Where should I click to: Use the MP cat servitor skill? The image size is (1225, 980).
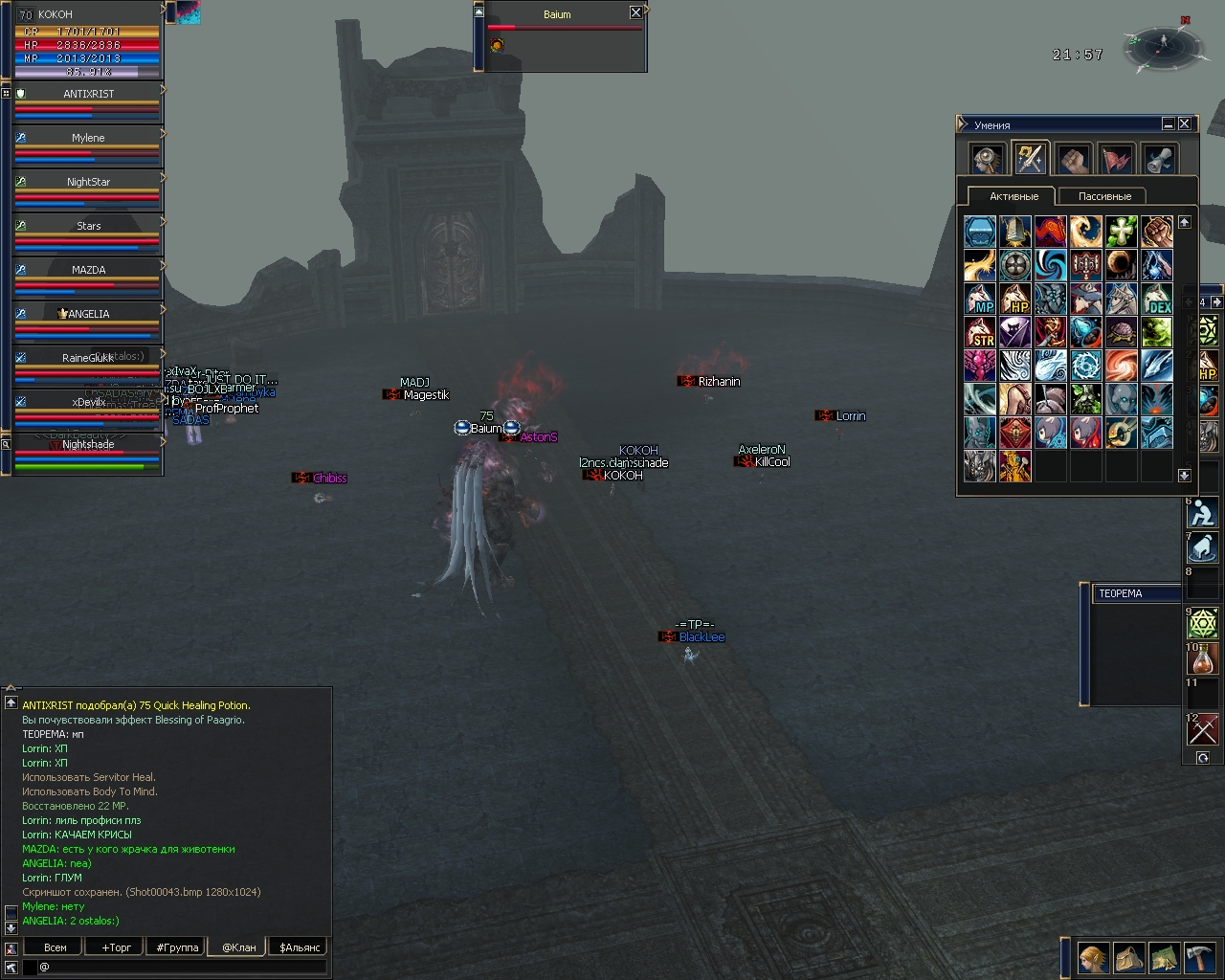coord(980,300)
